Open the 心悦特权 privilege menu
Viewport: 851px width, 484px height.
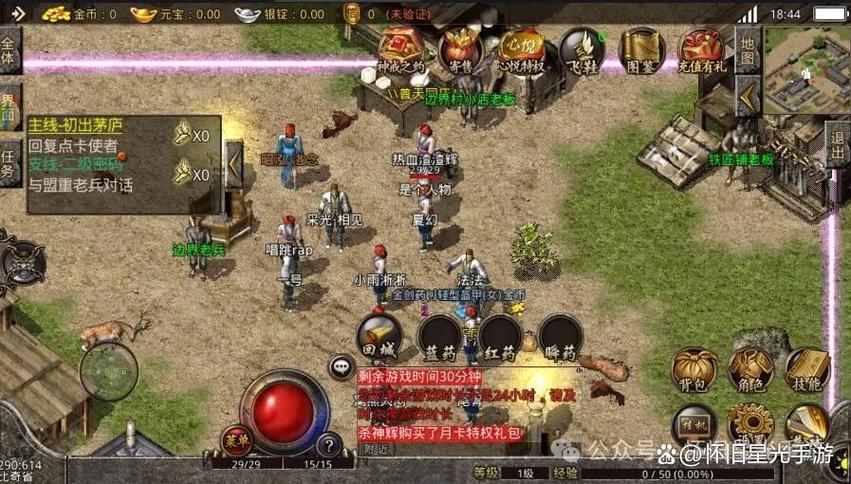point(521,49)
